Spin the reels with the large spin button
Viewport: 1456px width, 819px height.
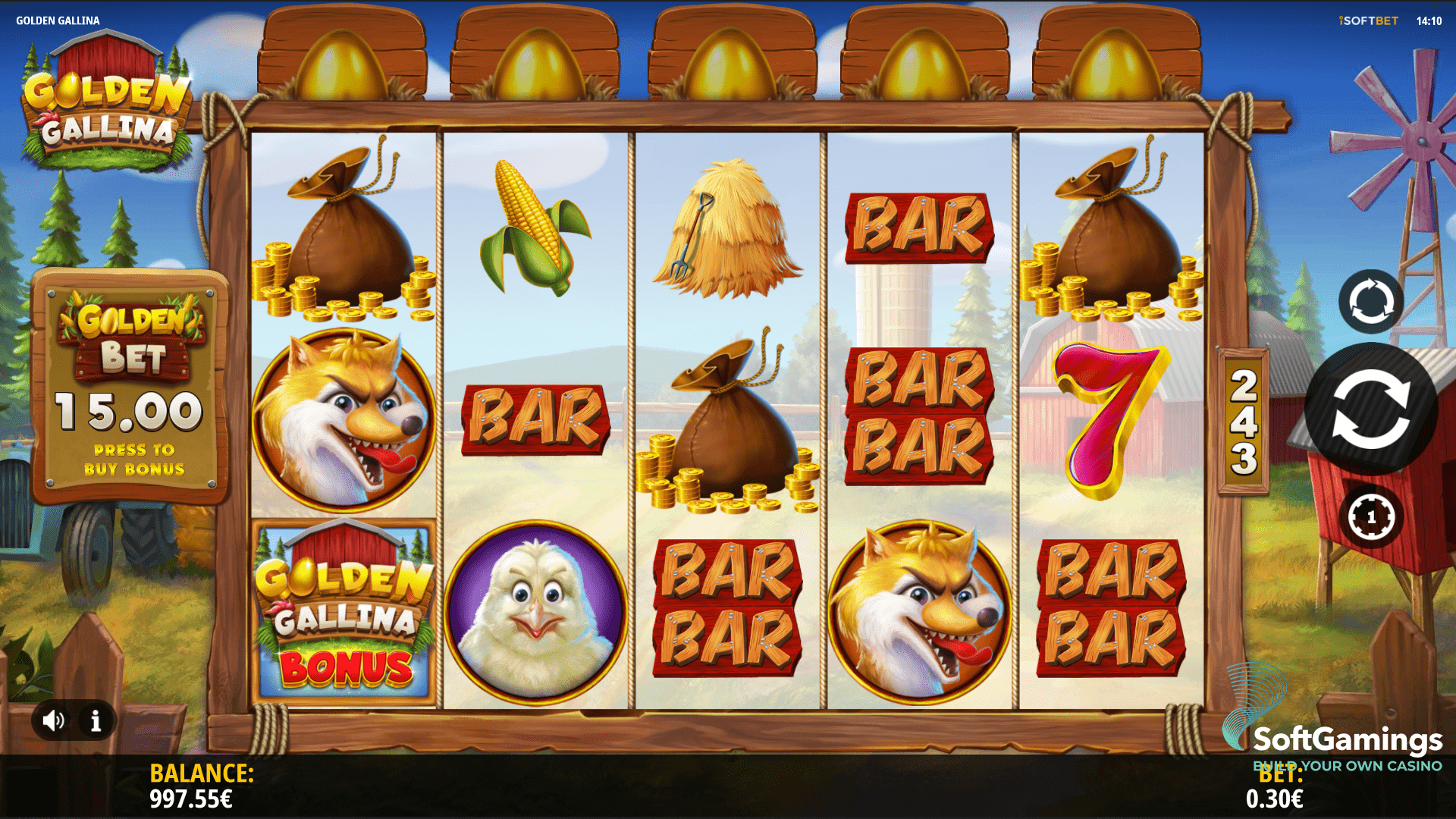[1370, 410]
